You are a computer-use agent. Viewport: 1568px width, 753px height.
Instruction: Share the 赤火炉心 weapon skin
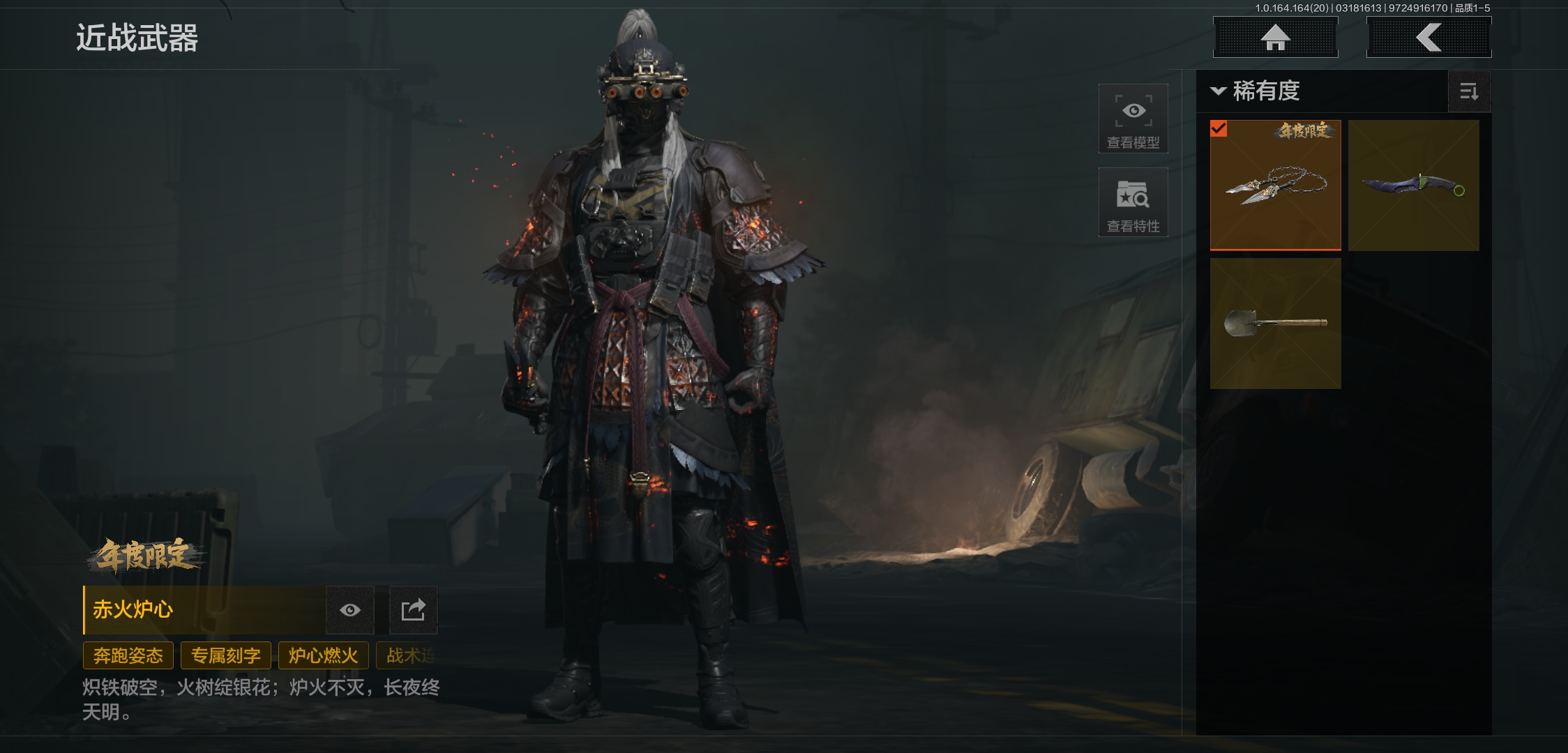(x=413, y=610)
